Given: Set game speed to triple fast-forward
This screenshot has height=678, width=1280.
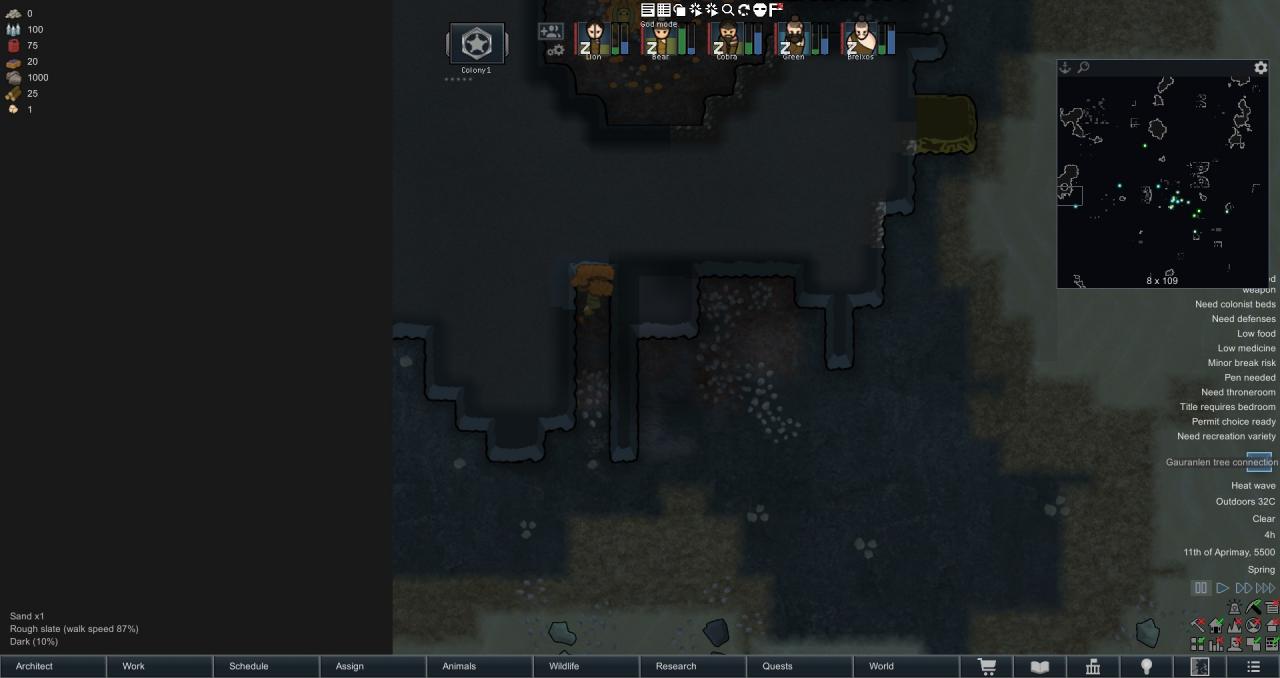Looking at the screenshot, I should tap(1266, 588).
